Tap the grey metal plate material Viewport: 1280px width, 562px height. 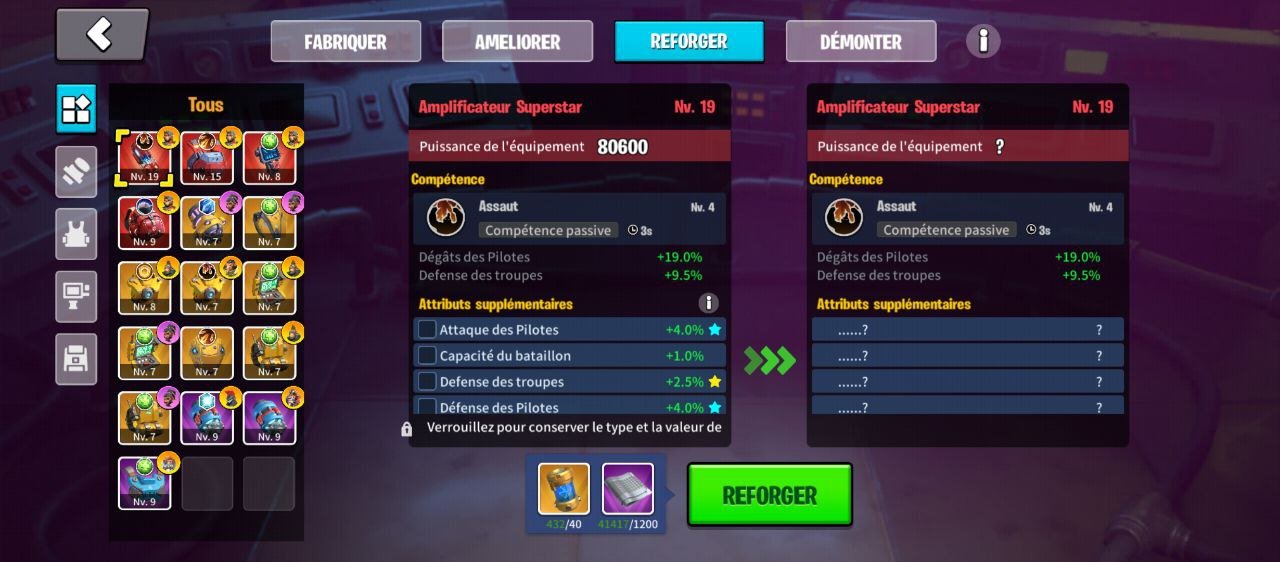coord(628,489)
